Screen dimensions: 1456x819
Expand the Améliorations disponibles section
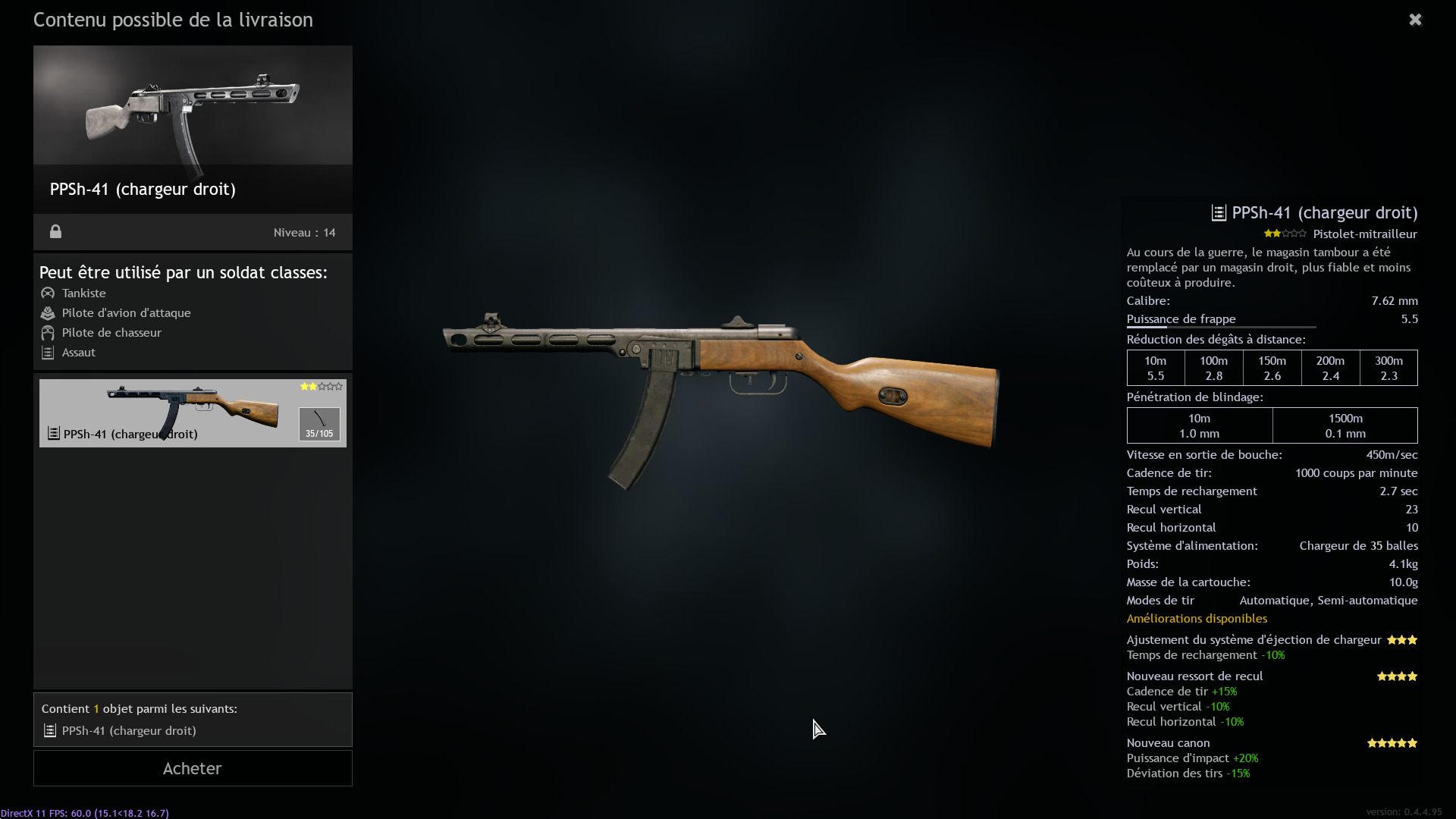tap(1197, 619)
